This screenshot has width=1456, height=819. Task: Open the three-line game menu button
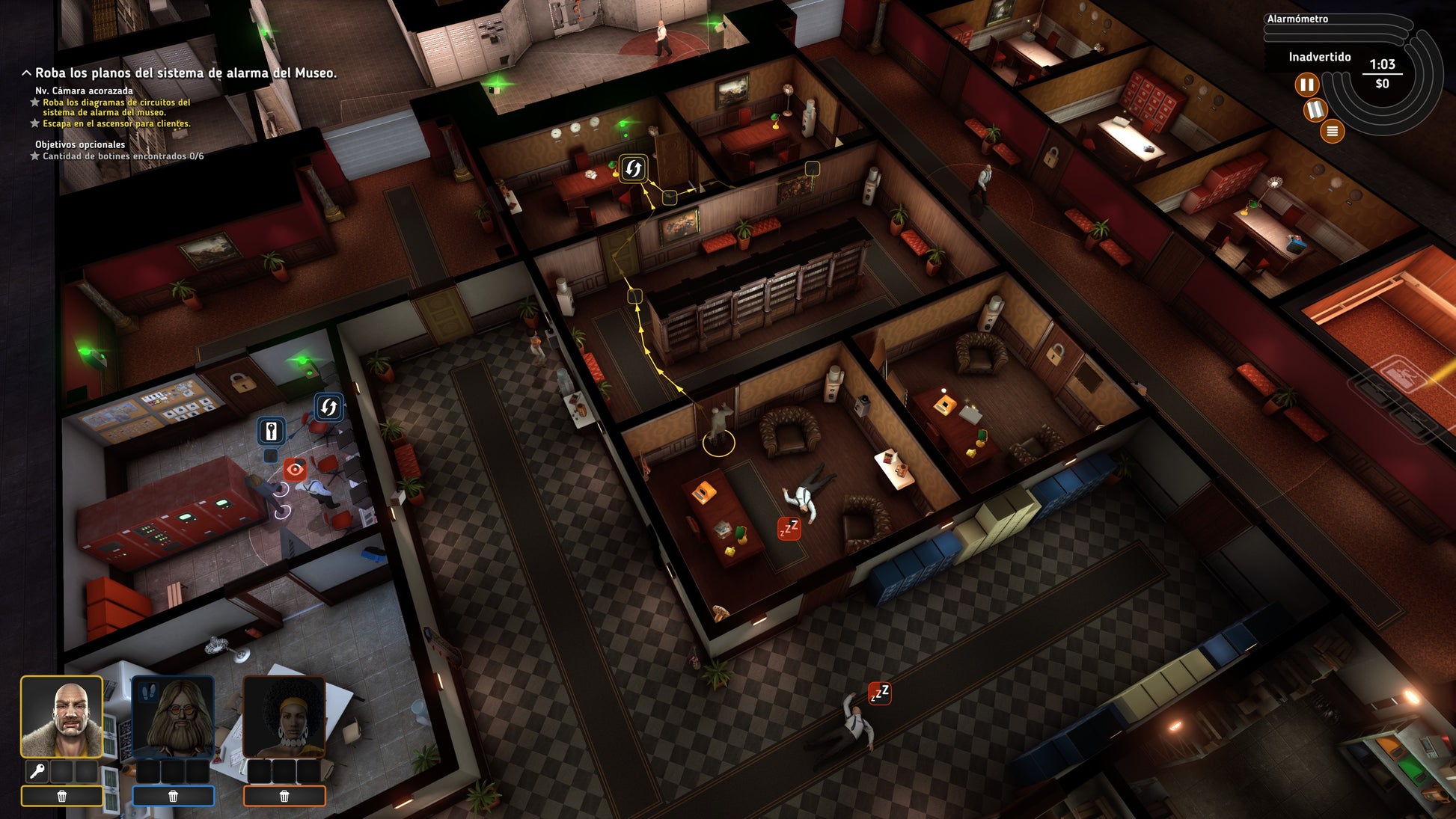[x=1332, y=132]
